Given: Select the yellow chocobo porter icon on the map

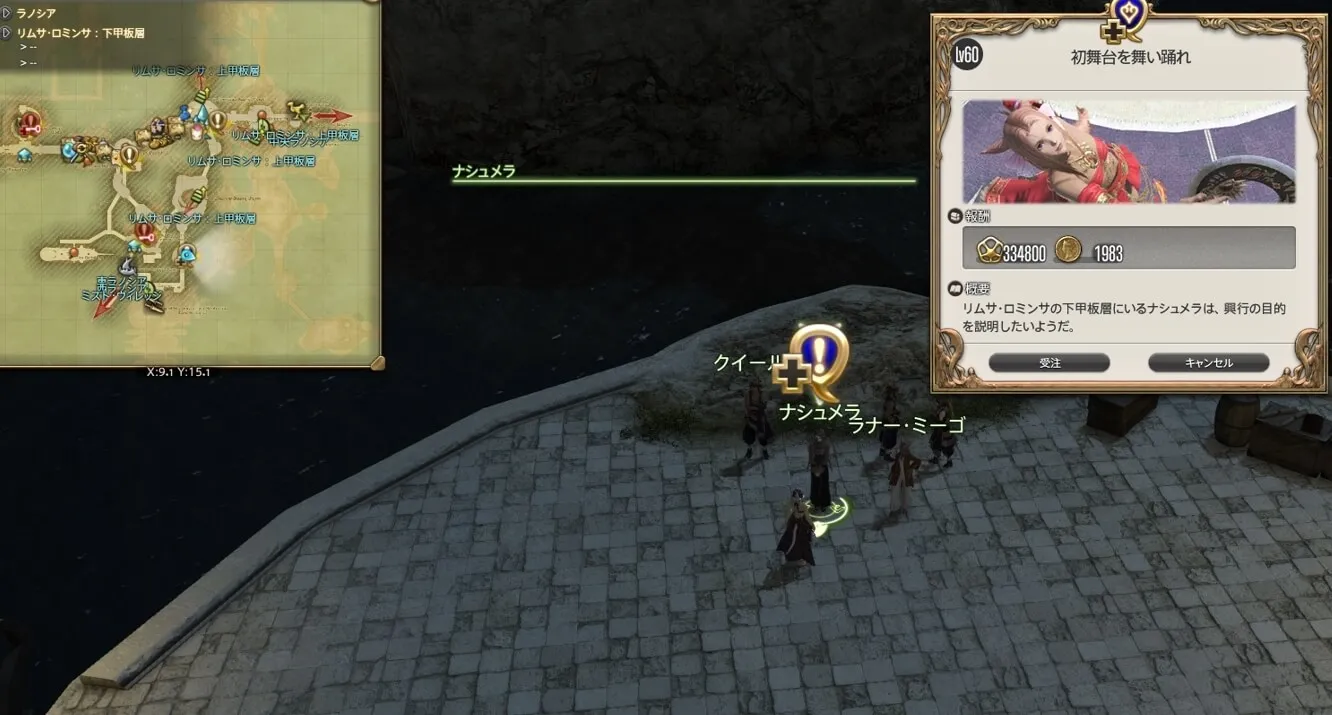Looking at the screenshot, I should tap(294, 108).
